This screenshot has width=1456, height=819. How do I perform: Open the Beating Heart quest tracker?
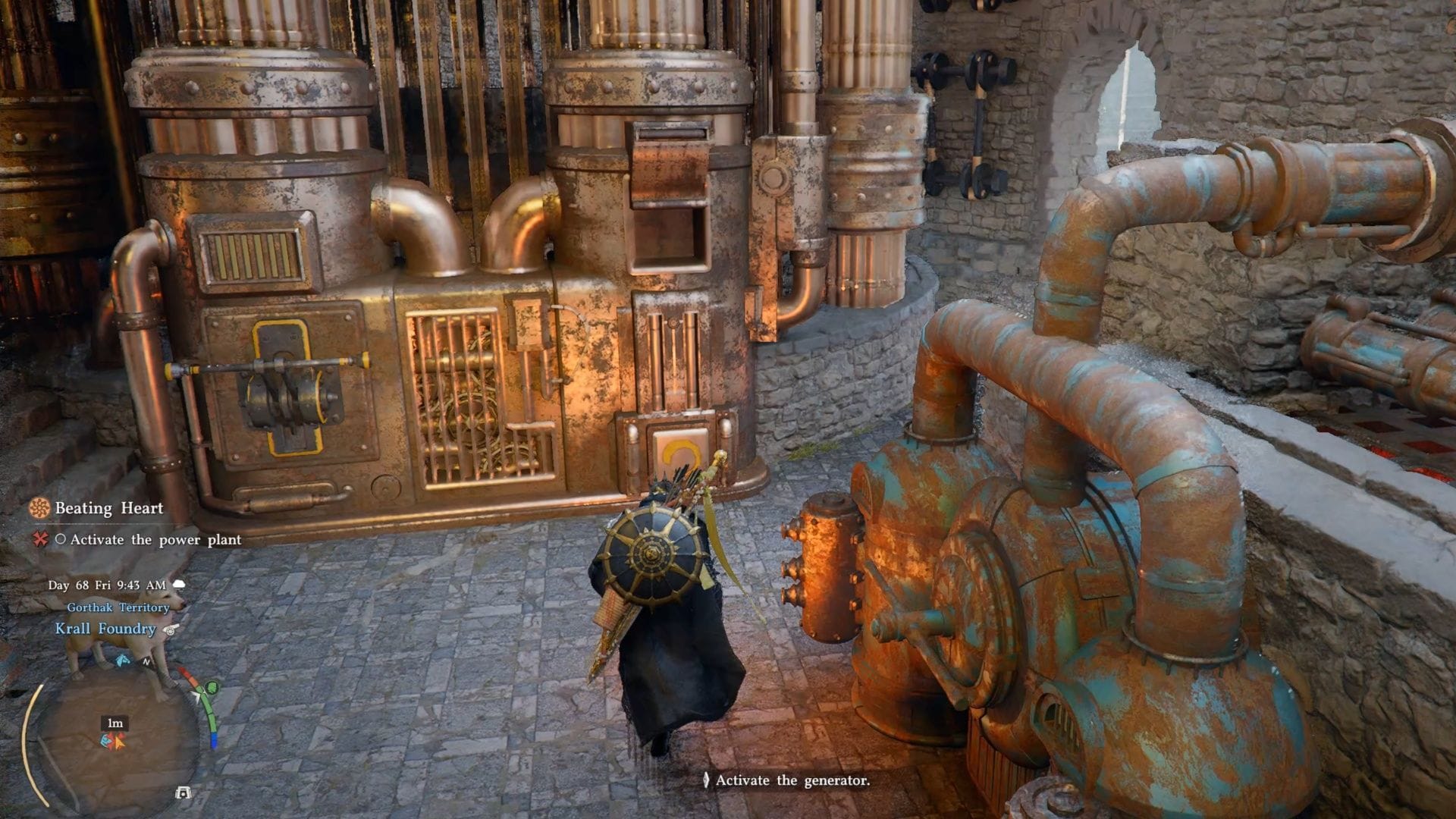pyautogui.click(x=108, y=508)
